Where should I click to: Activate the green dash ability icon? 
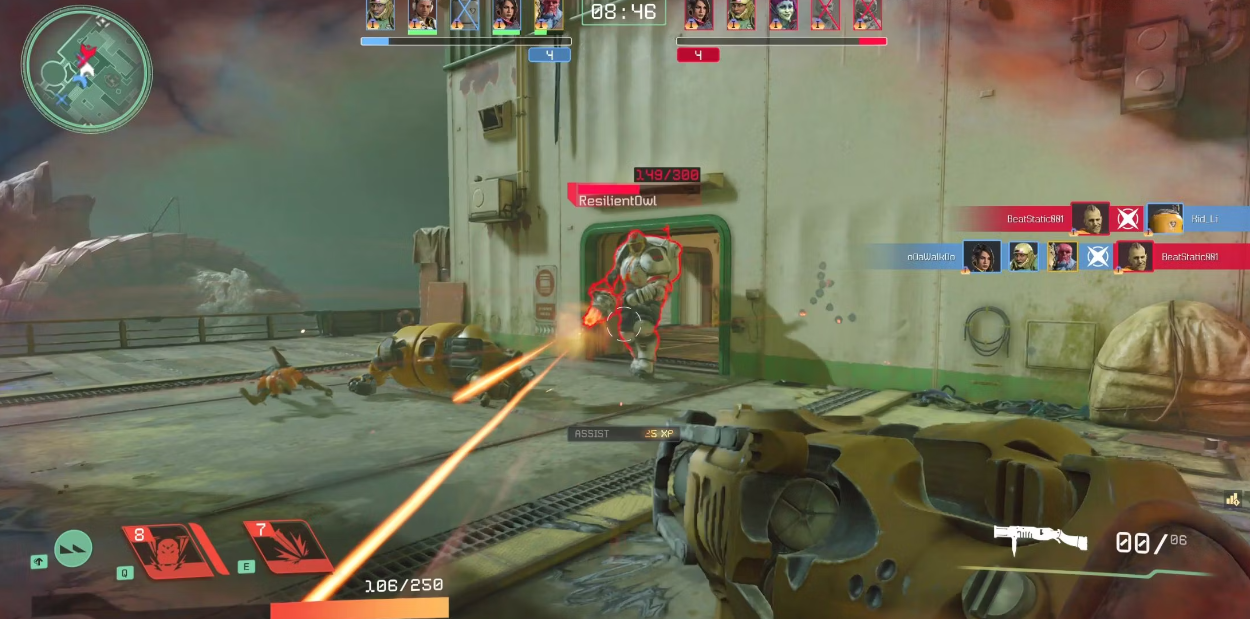[x=73, y=548]
